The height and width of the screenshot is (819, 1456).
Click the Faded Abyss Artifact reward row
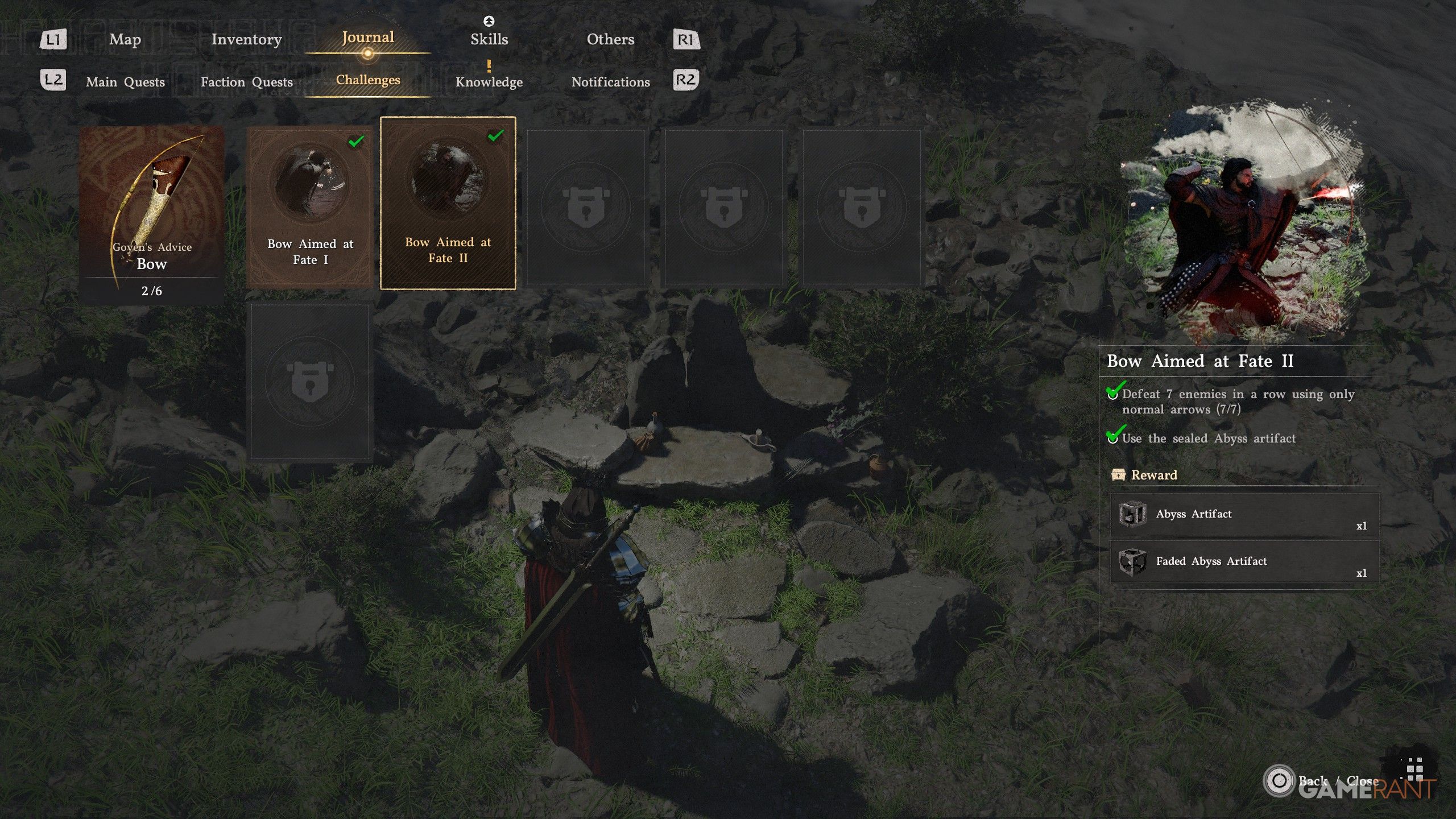tap(1244, 562)
